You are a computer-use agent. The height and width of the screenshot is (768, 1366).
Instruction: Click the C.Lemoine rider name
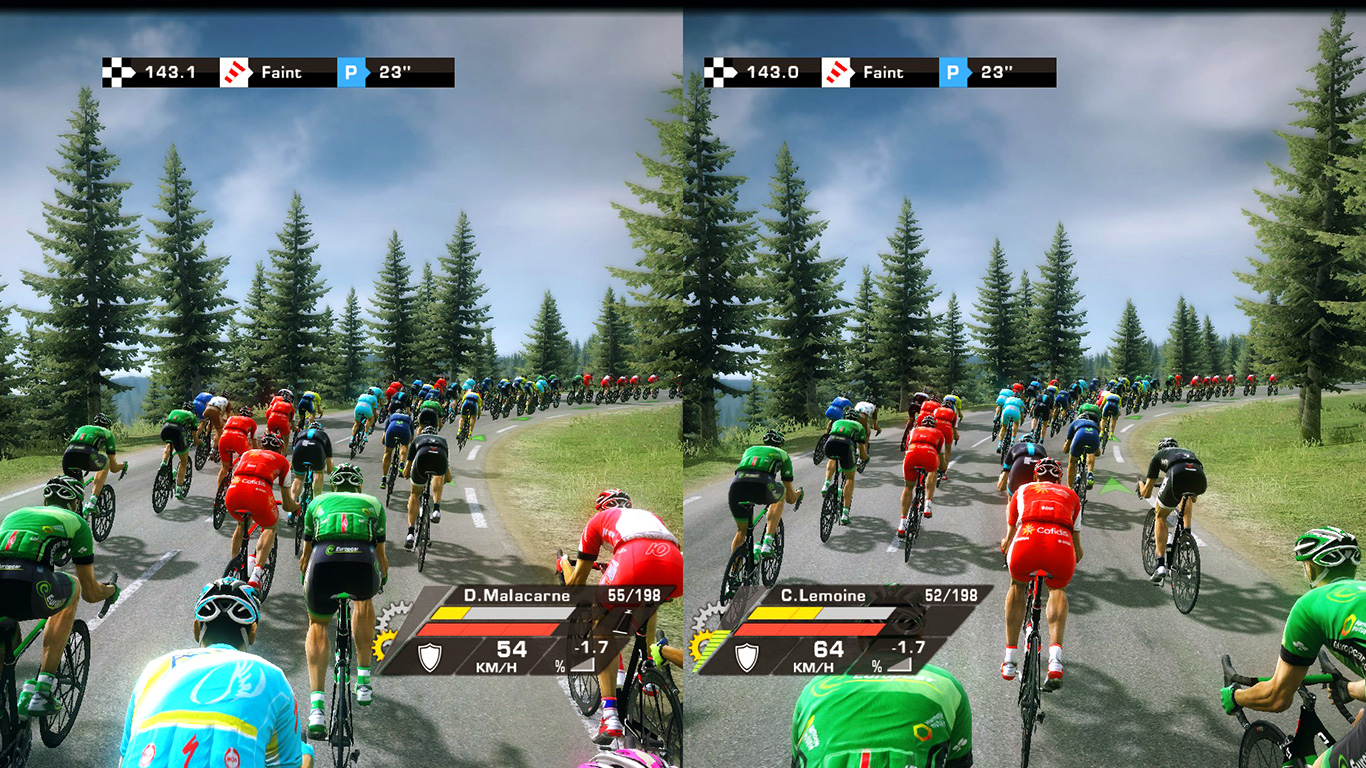[x=823, y=596]
